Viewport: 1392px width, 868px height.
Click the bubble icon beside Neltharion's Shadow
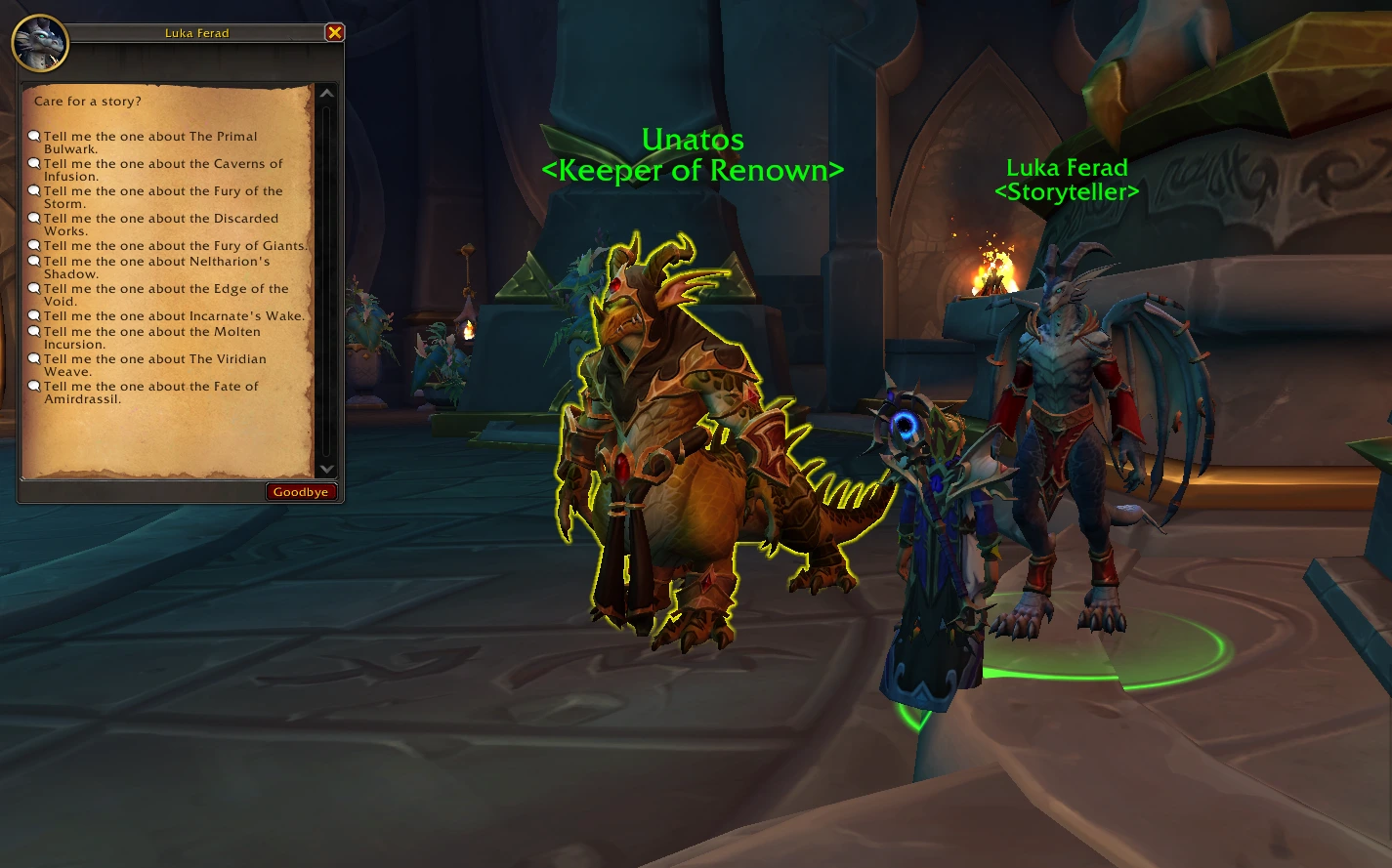pos(35,261)
